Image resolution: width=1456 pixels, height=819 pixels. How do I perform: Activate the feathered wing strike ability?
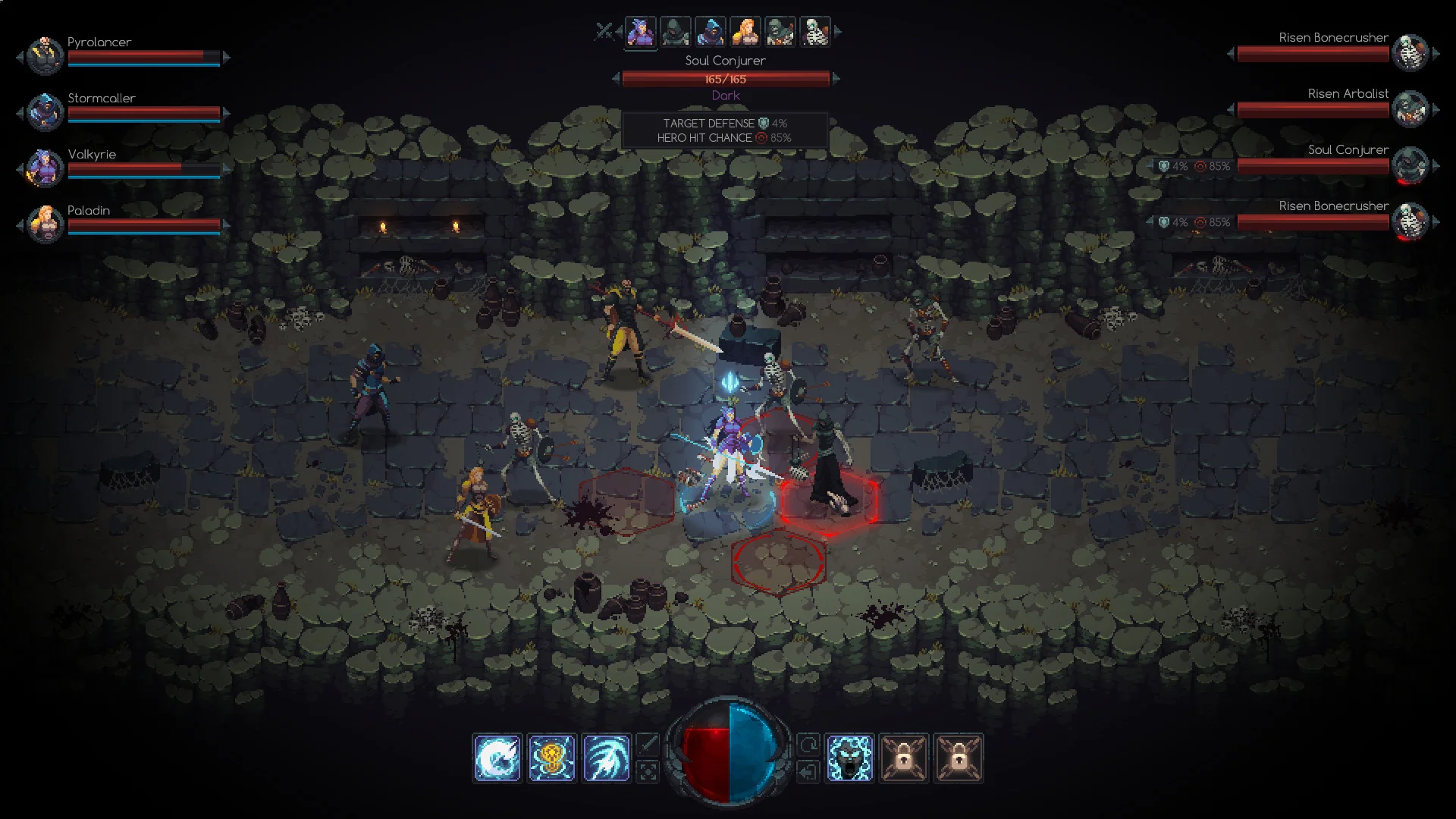point(607,758)
